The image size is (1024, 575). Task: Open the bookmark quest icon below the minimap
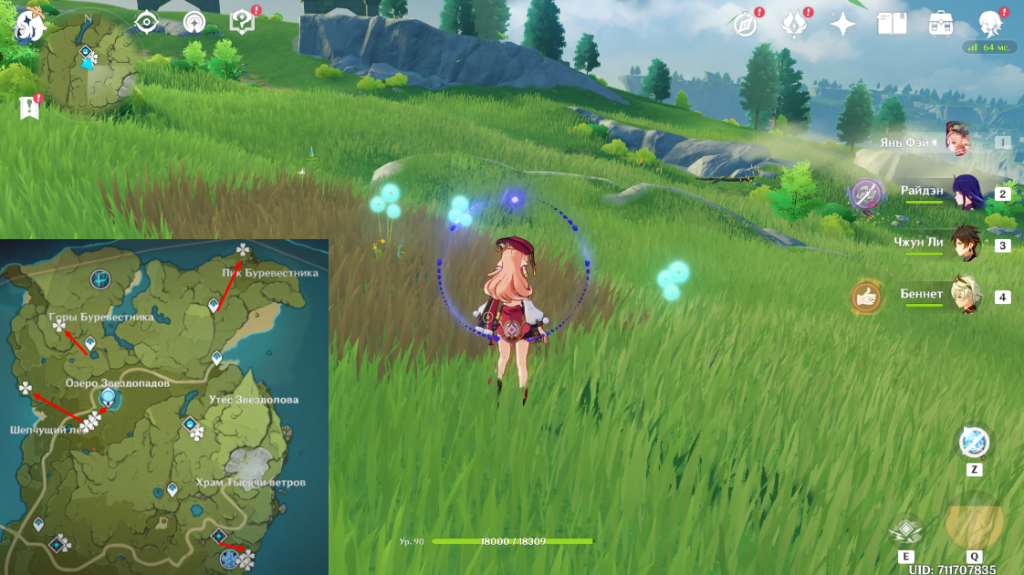click(x=28, y=107)
